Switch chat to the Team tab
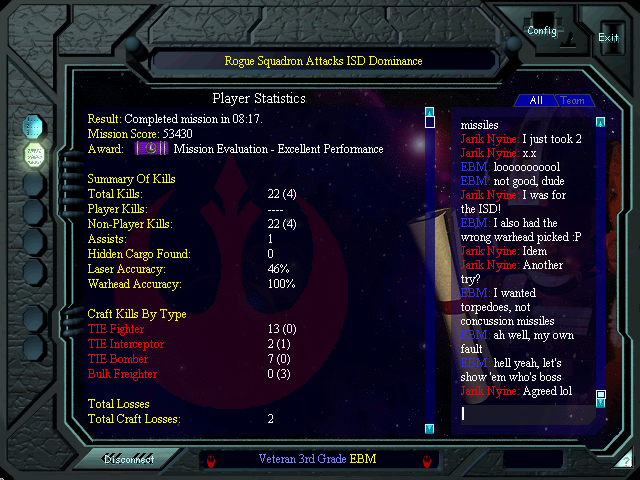The height and width of the screenshot is (480, 640). pyautogui.click(x=572, y=100)
